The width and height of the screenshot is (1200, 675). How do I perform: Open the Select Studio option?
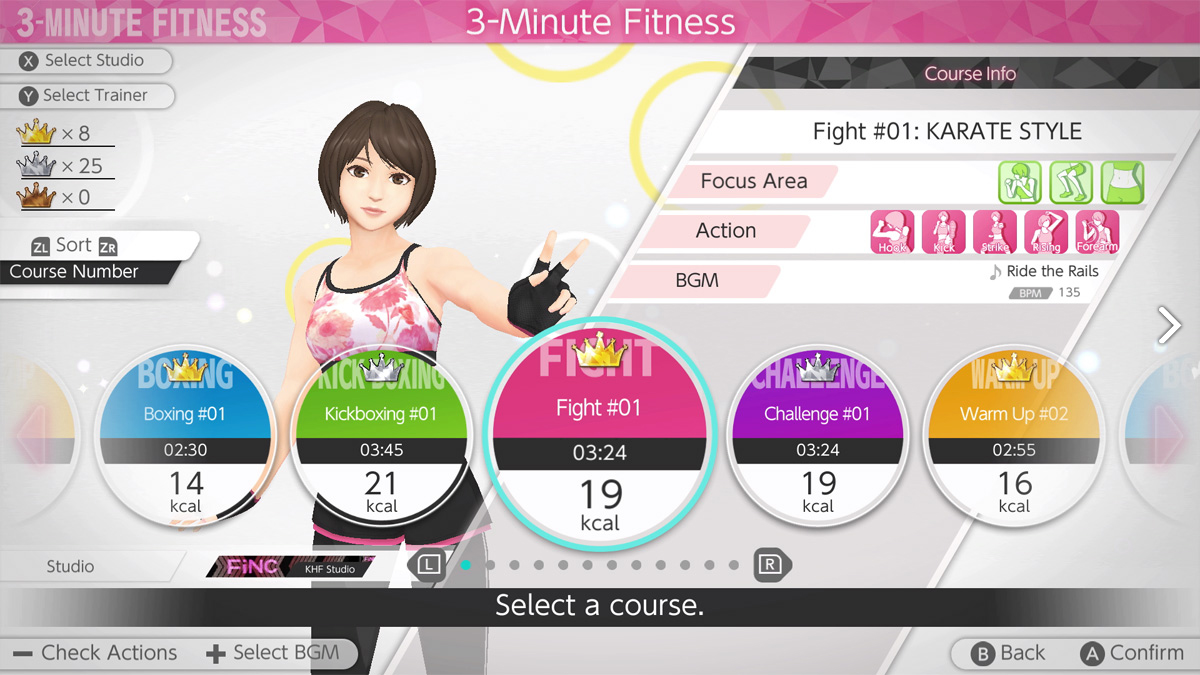[94, 61]
